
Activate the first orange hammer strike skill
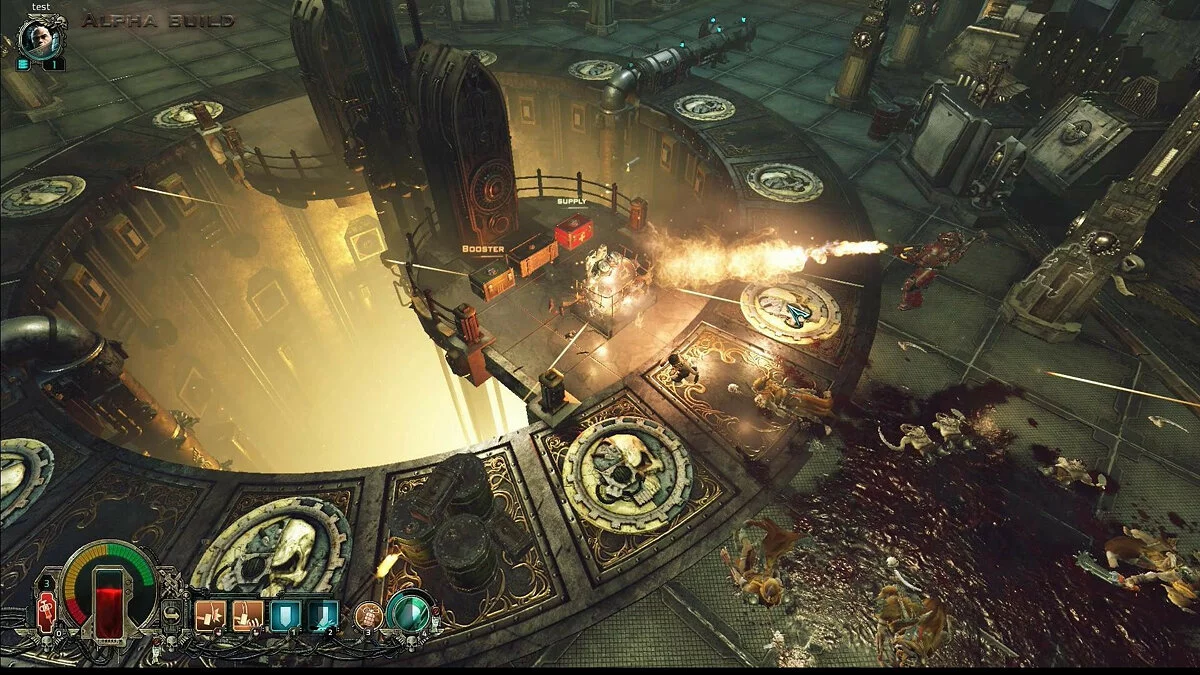(209, 615)
